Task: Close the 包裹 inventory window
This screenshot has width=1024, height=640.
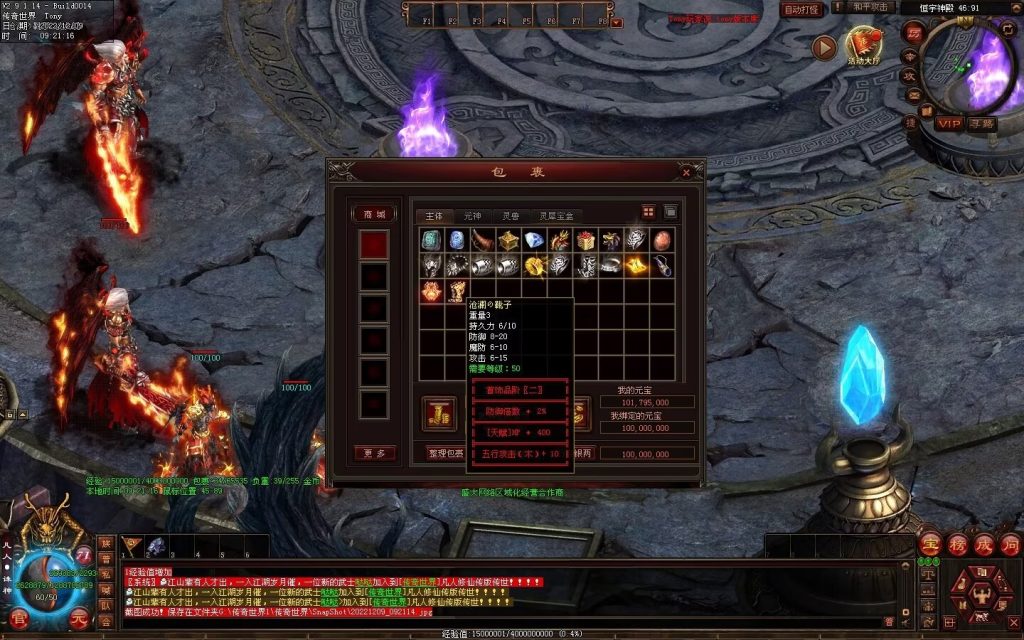Action: (x=686, y=172)
